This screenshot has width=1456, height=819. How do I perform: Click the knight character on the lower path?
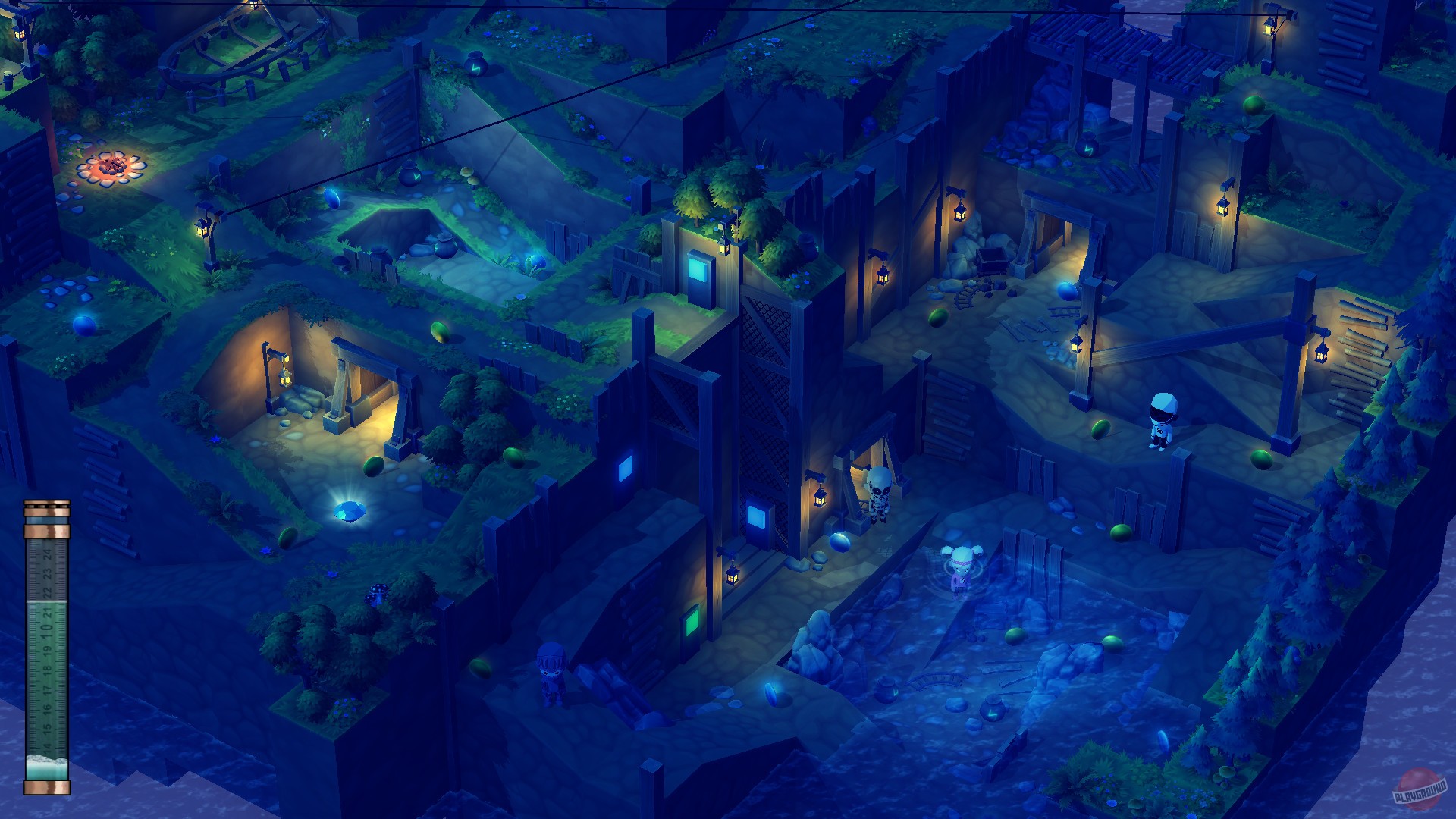550,675
